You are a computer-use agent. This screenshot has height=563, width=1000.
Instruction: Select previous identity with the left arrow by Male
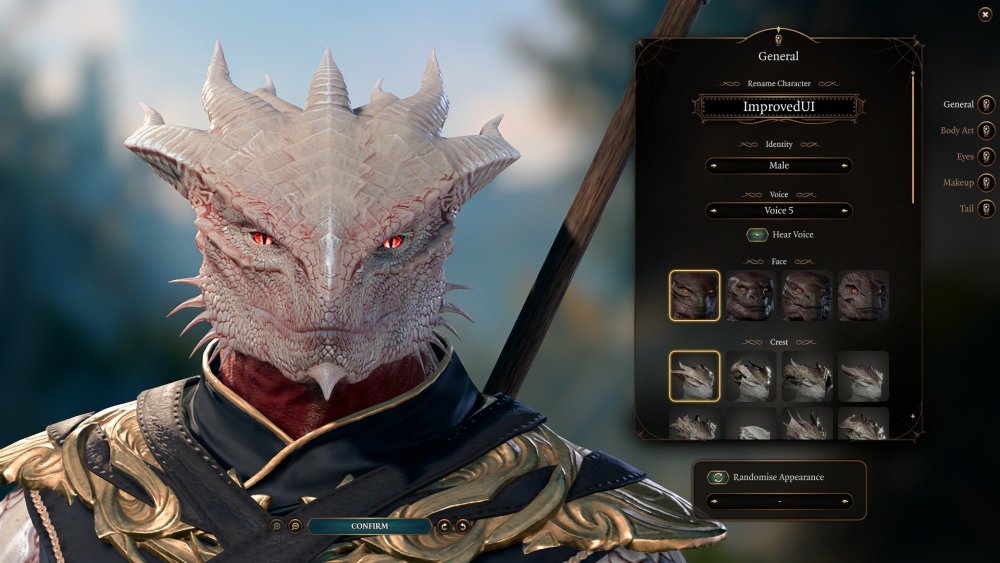coord(713,166)
